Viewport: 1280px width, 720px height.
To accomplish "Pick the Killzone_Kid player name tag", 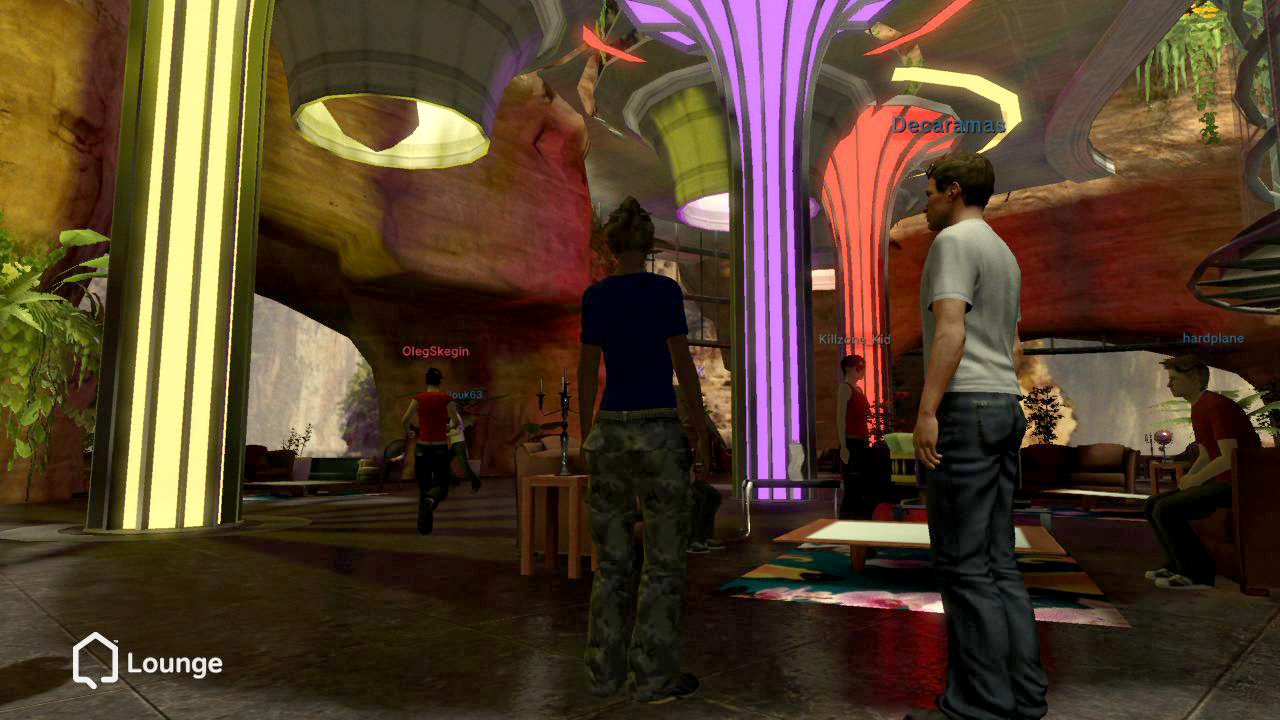I will pos(853,340).
